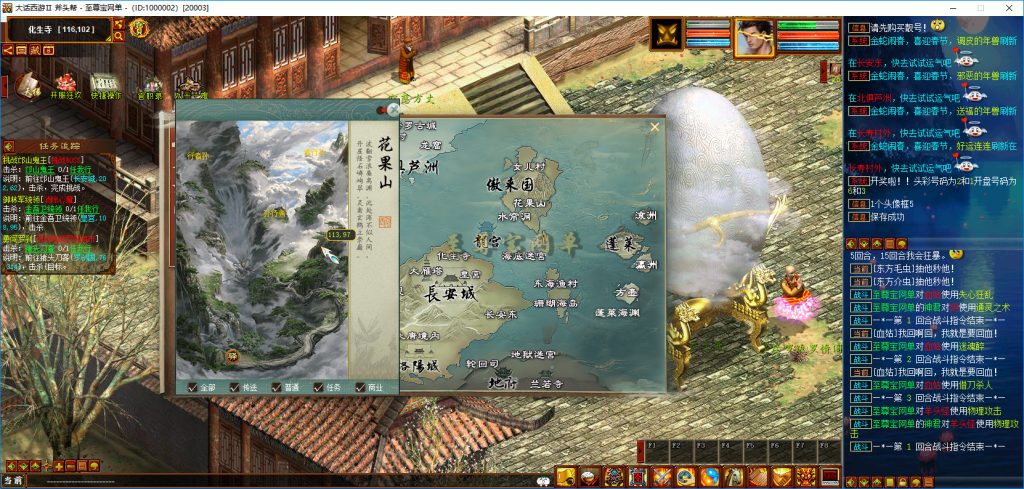
Task: Choose 傲来国 on the world map
Action: (508, 186)
